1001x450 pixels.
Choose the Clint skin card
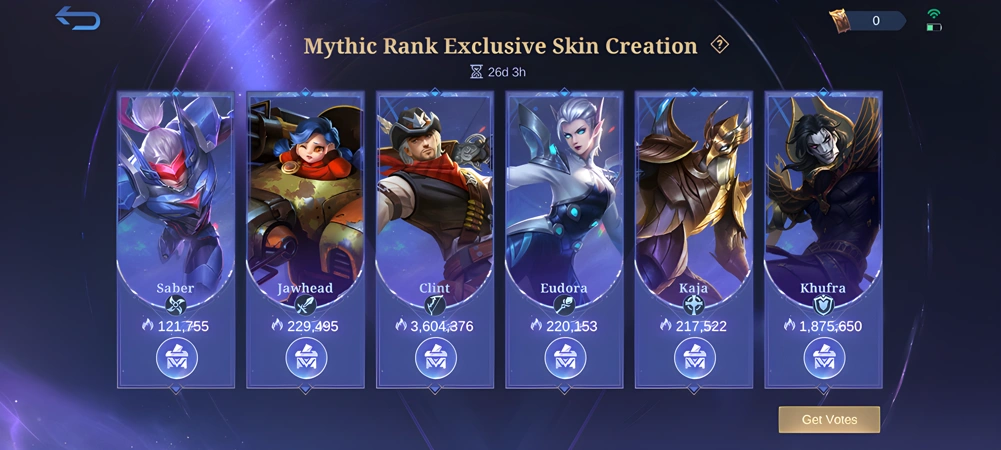coord(435,190)
